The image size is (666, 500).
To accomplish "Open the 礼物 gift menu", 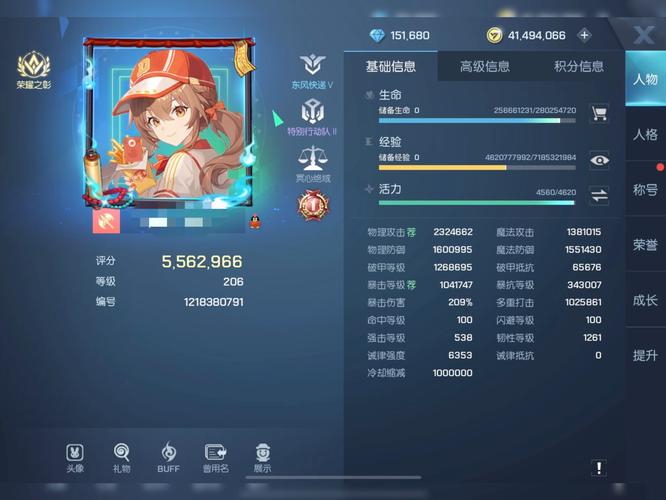I will (x=121, y=458).
